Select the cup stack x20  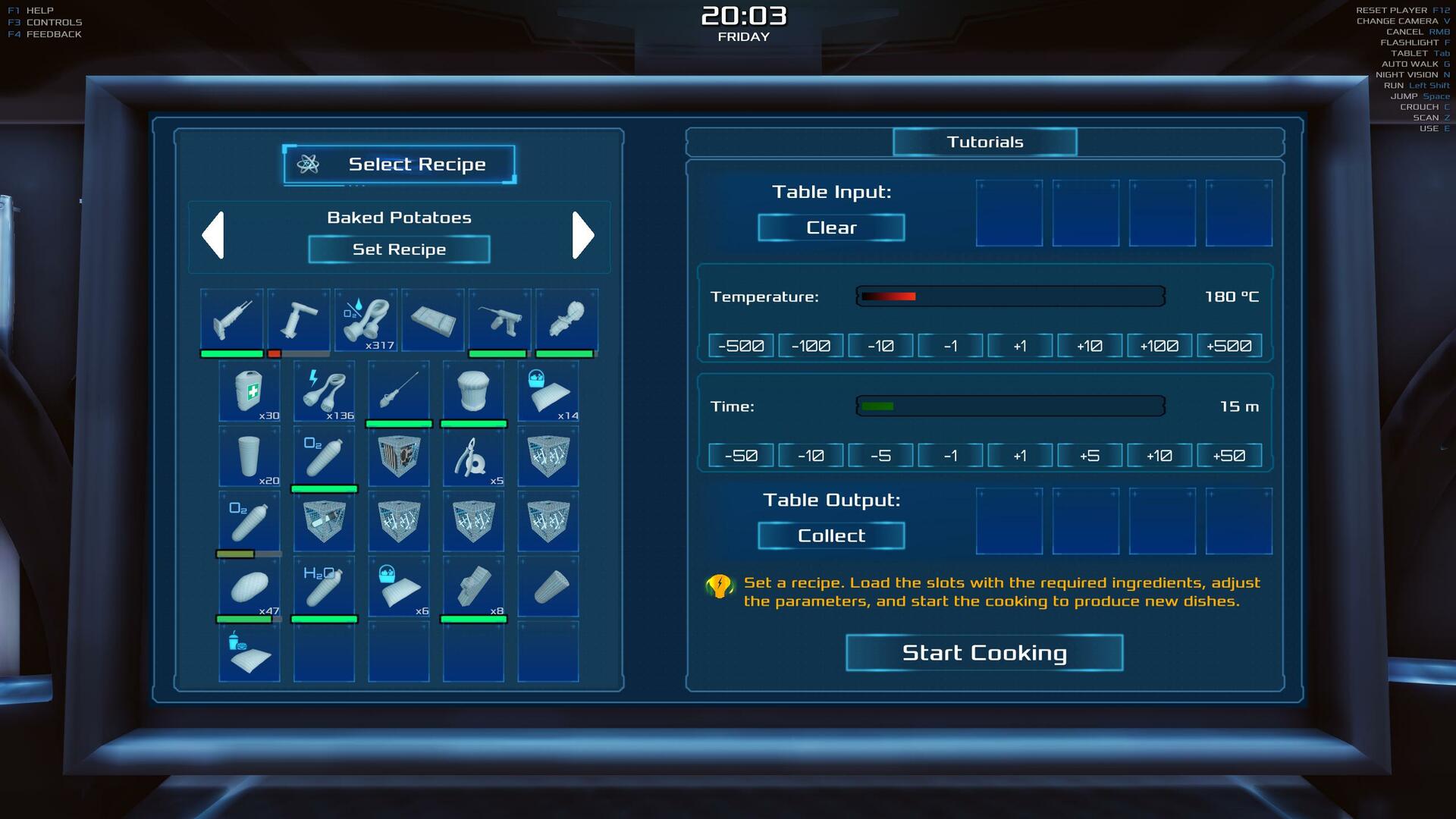[x=249, y=457]
